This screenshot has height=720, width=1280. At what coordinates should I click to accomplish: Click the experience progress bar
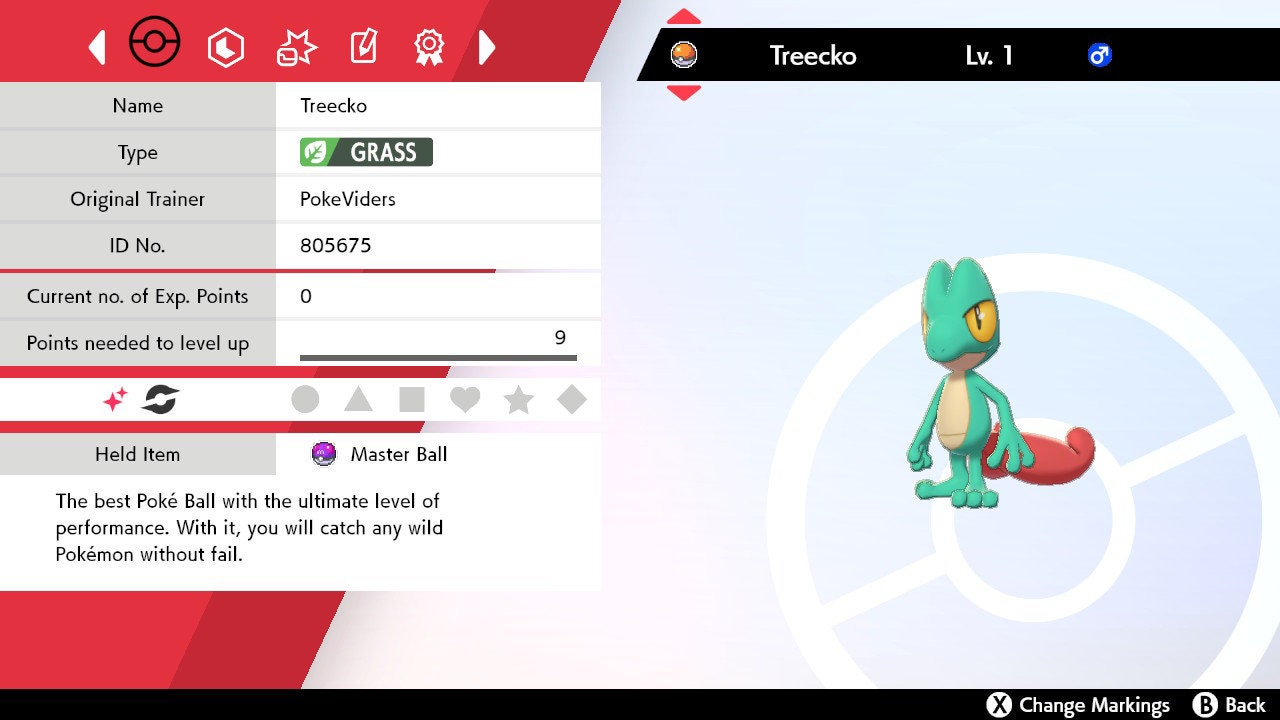point(437,356)
